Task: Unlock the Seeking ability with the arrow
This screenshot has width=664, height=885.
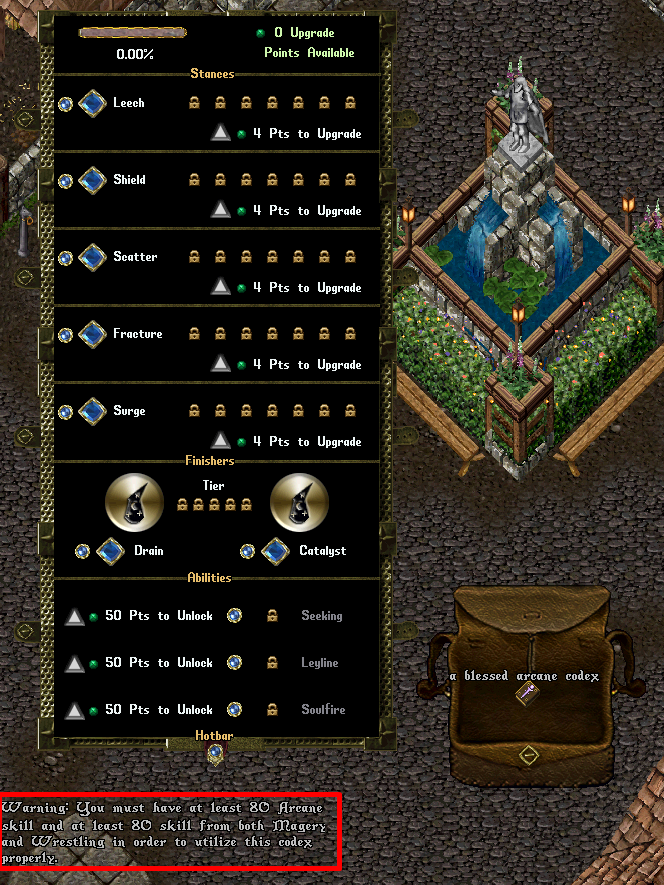Action: point(74,616)
